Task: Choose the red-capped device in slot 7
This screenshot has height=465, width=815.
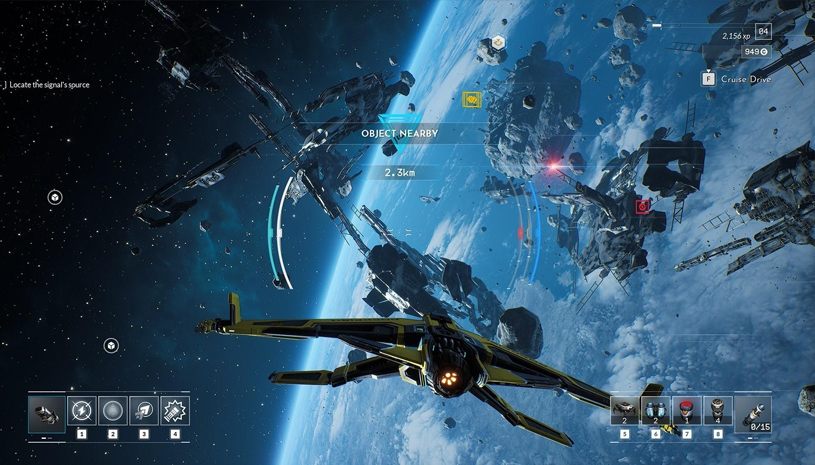Action: click(x=687, y=410)
